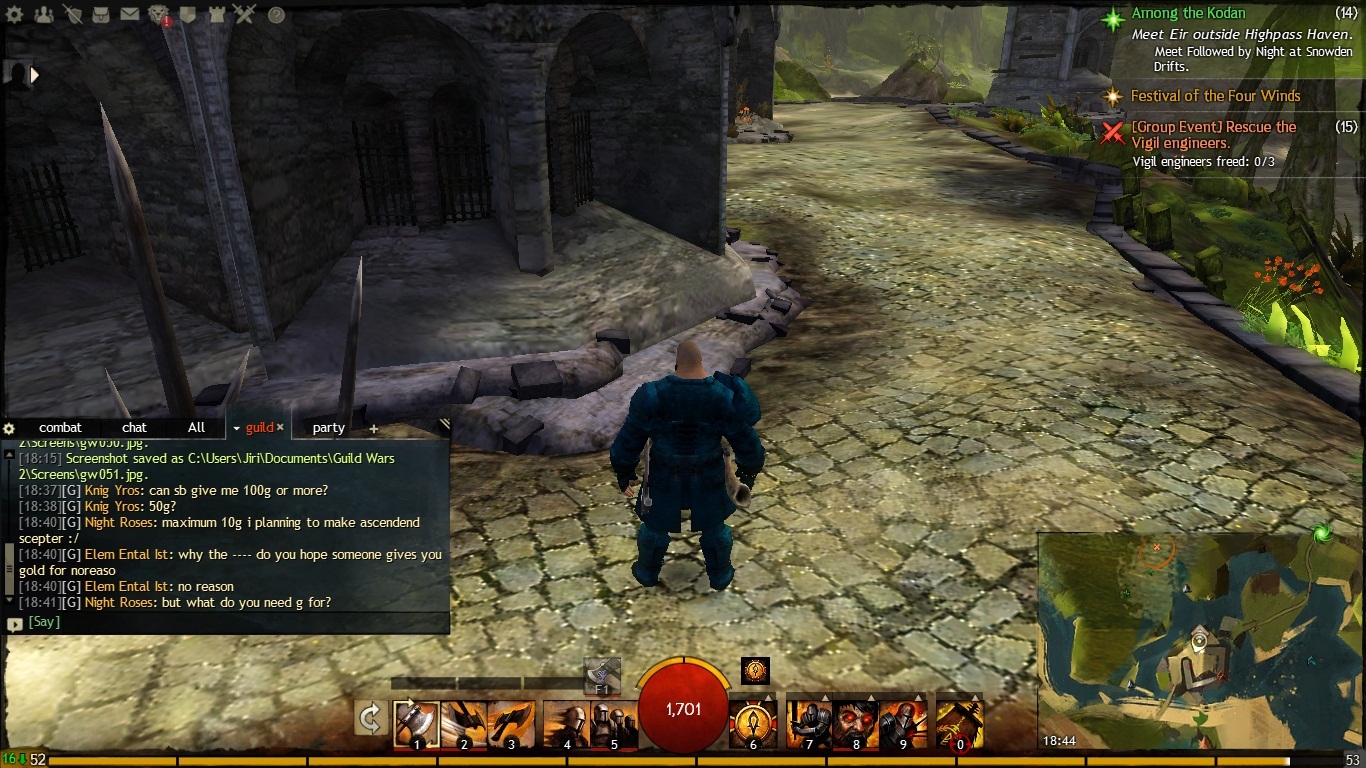Close the guild chat tab
The height and width of the screenshot is (768, 1366).
(280, 428)
